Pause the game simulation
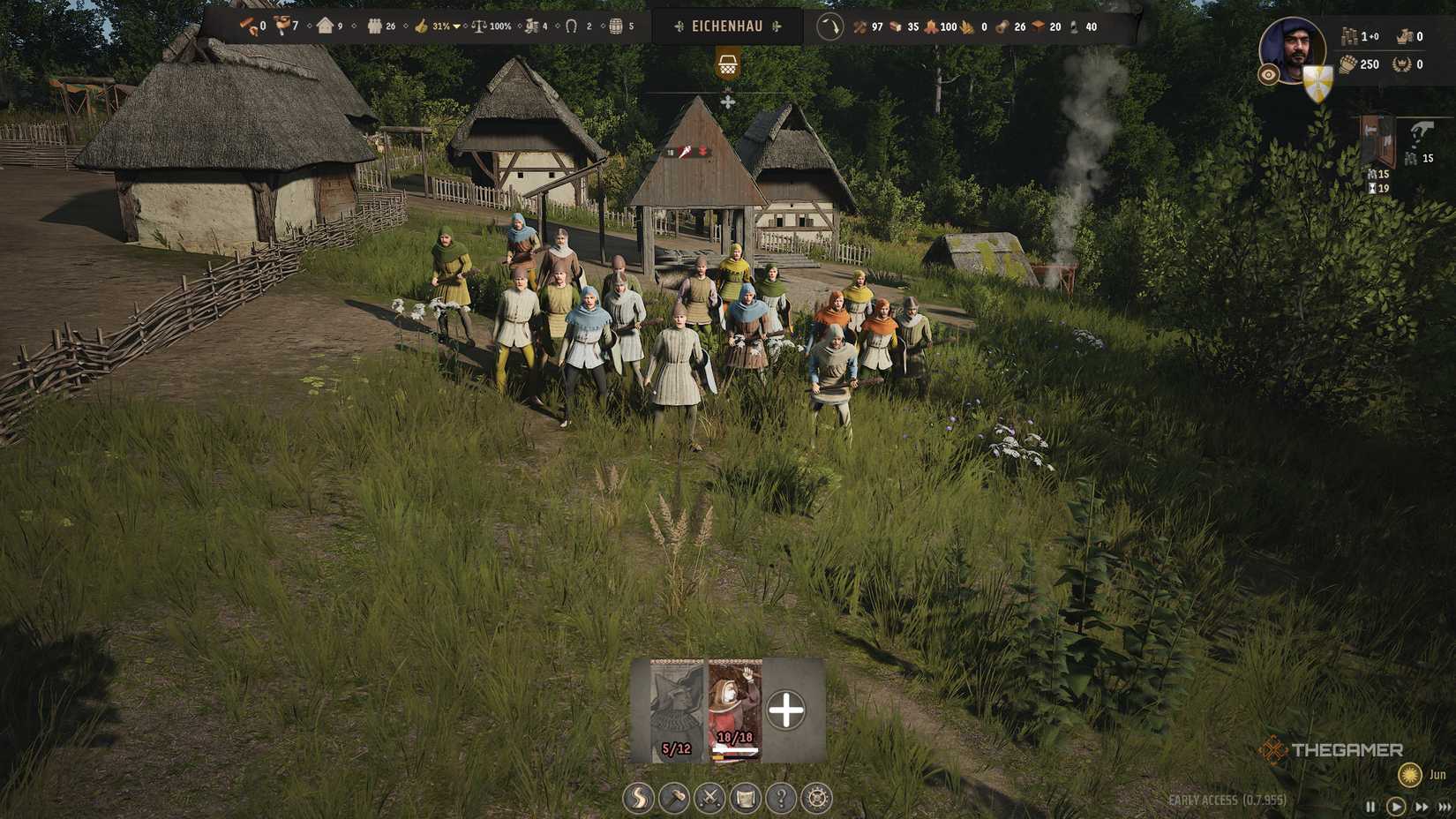The height and width of the screenshot is (819, 1456). pos(1371,805)
